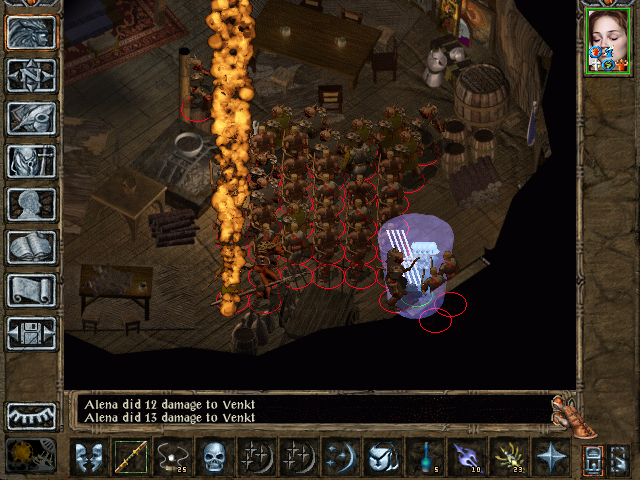Click the return to game button
This screenshot has height=480, width=640.
(x=32, y=33)
